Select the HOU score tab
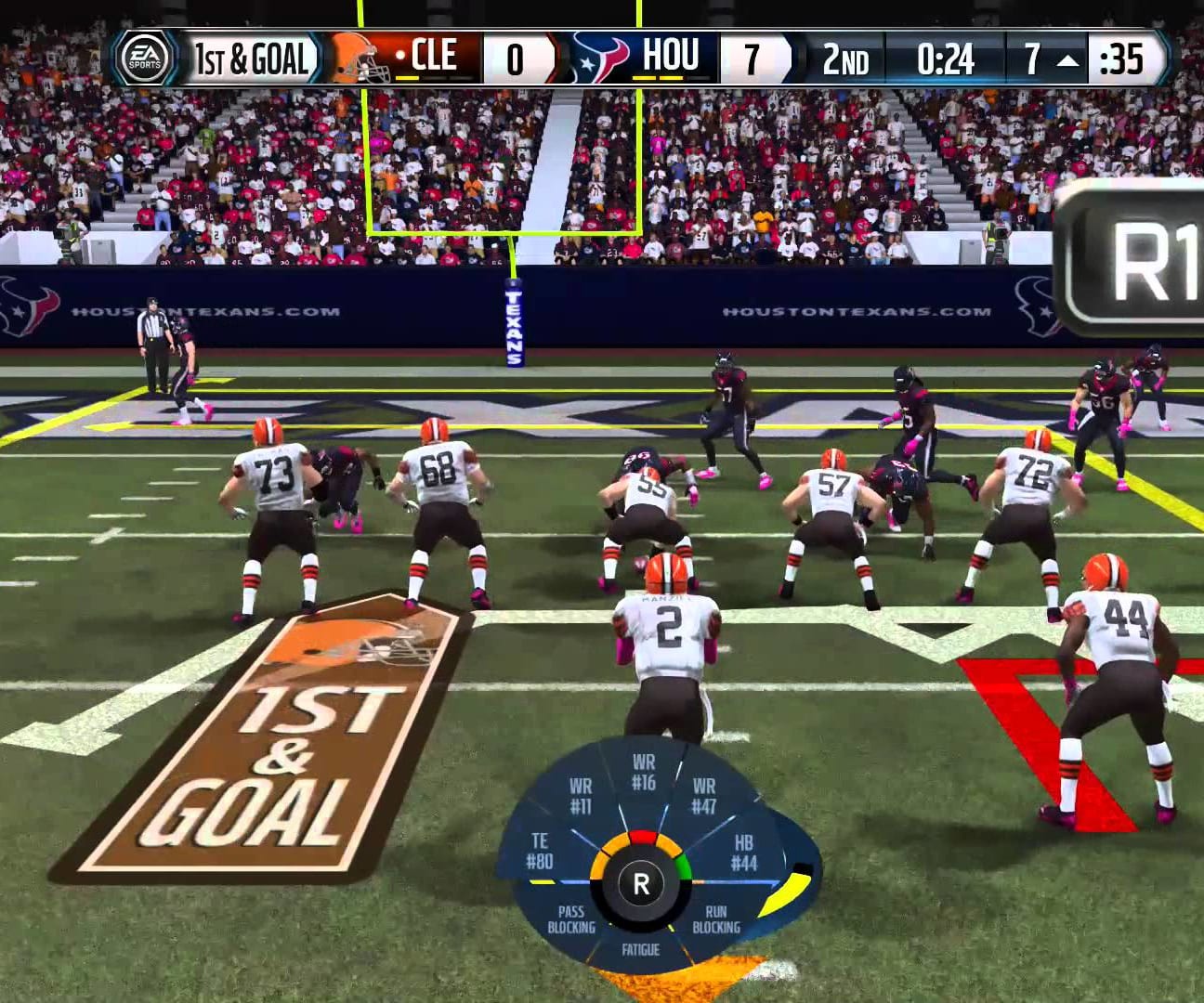The width and height of the screenshot is (1204, 1003). pos(752,58)
